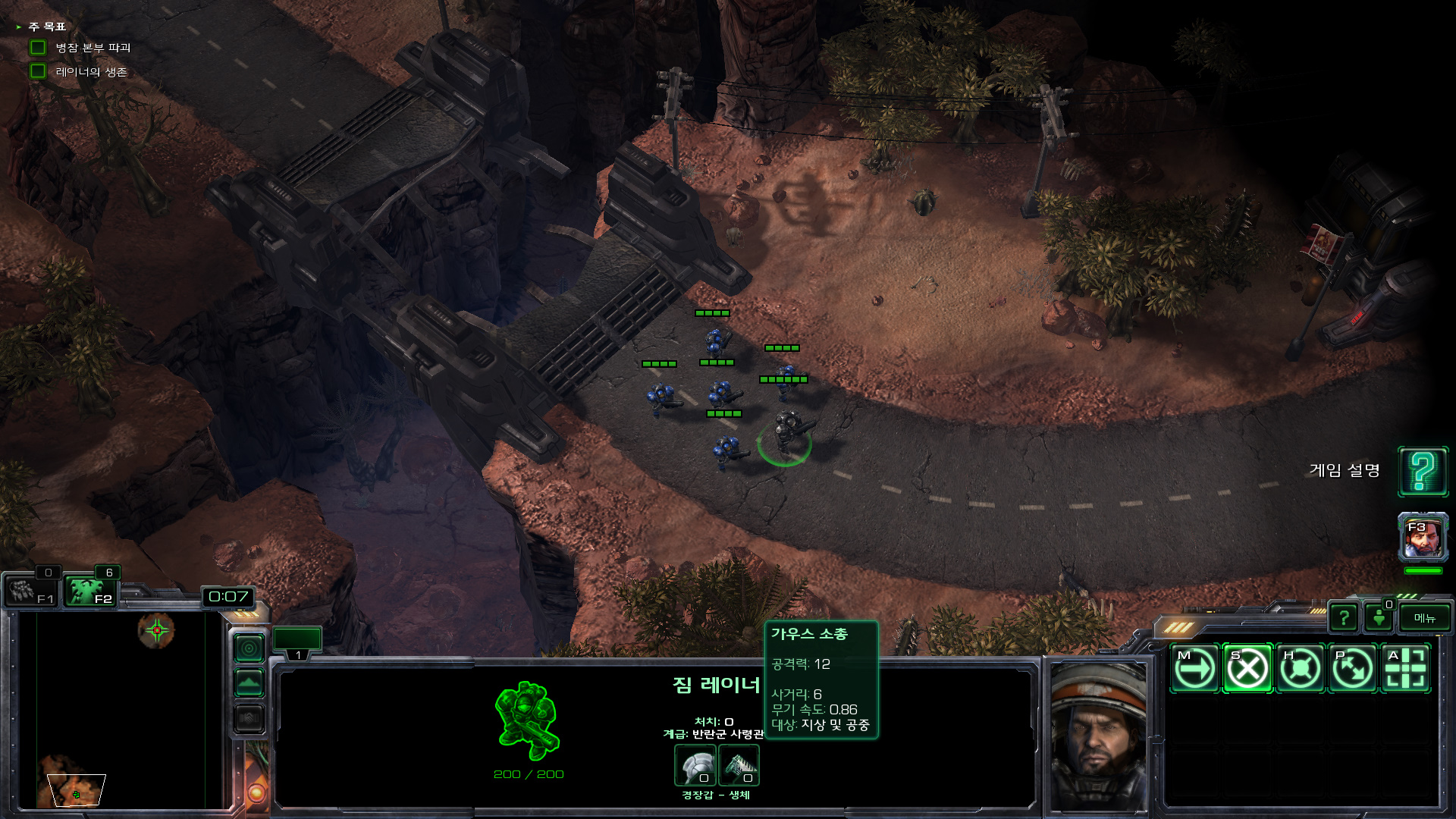Select the Hold Position command (H)
Screen dimensions: 1456x819
[x=1300, y=669]
